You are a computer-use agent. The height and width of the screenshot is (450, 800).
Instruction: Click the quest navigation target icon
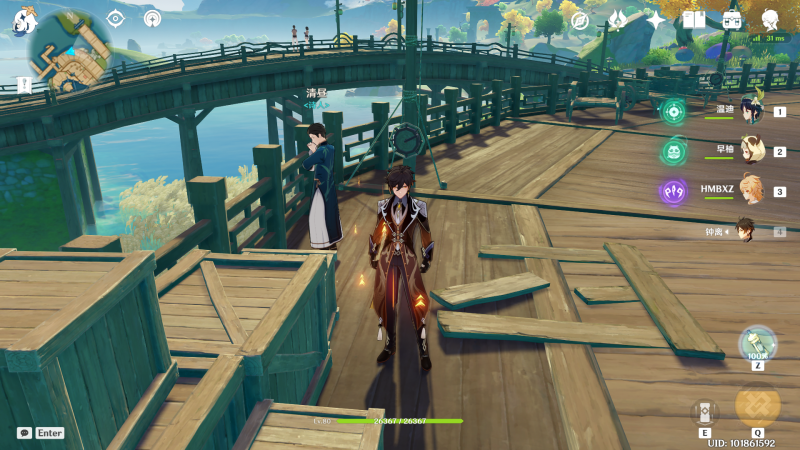(x=115, y=18)
